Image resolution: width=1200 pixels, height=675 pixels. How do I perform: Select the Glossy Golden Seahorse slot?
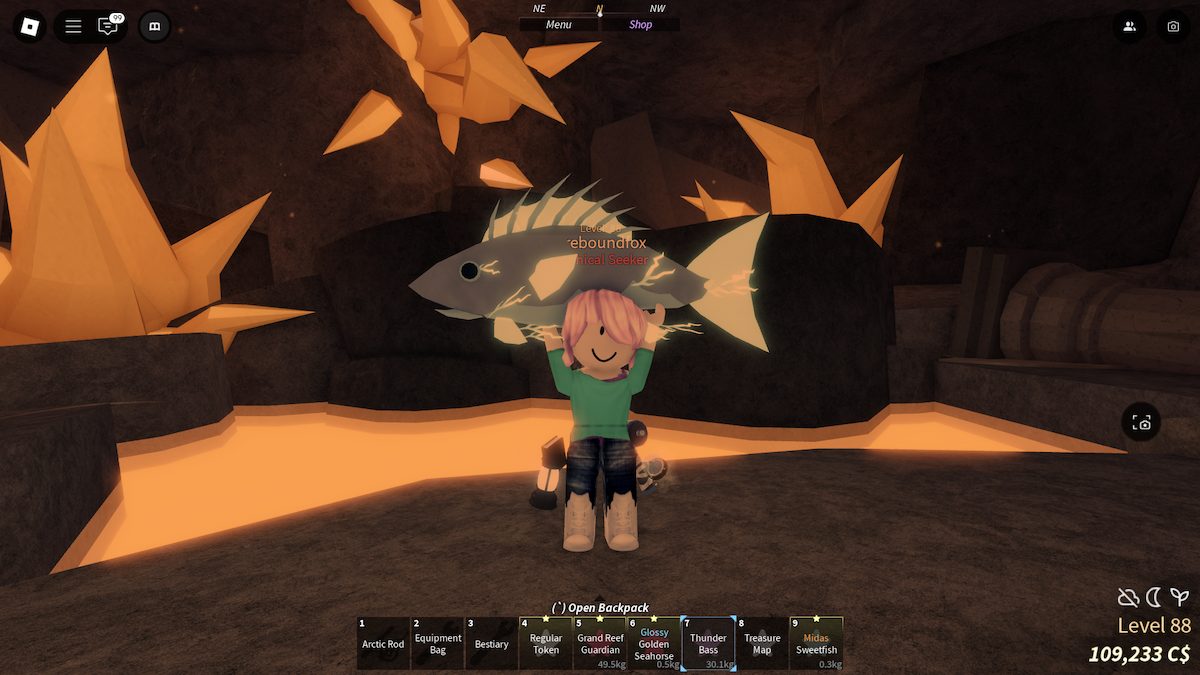click(654, 643)
